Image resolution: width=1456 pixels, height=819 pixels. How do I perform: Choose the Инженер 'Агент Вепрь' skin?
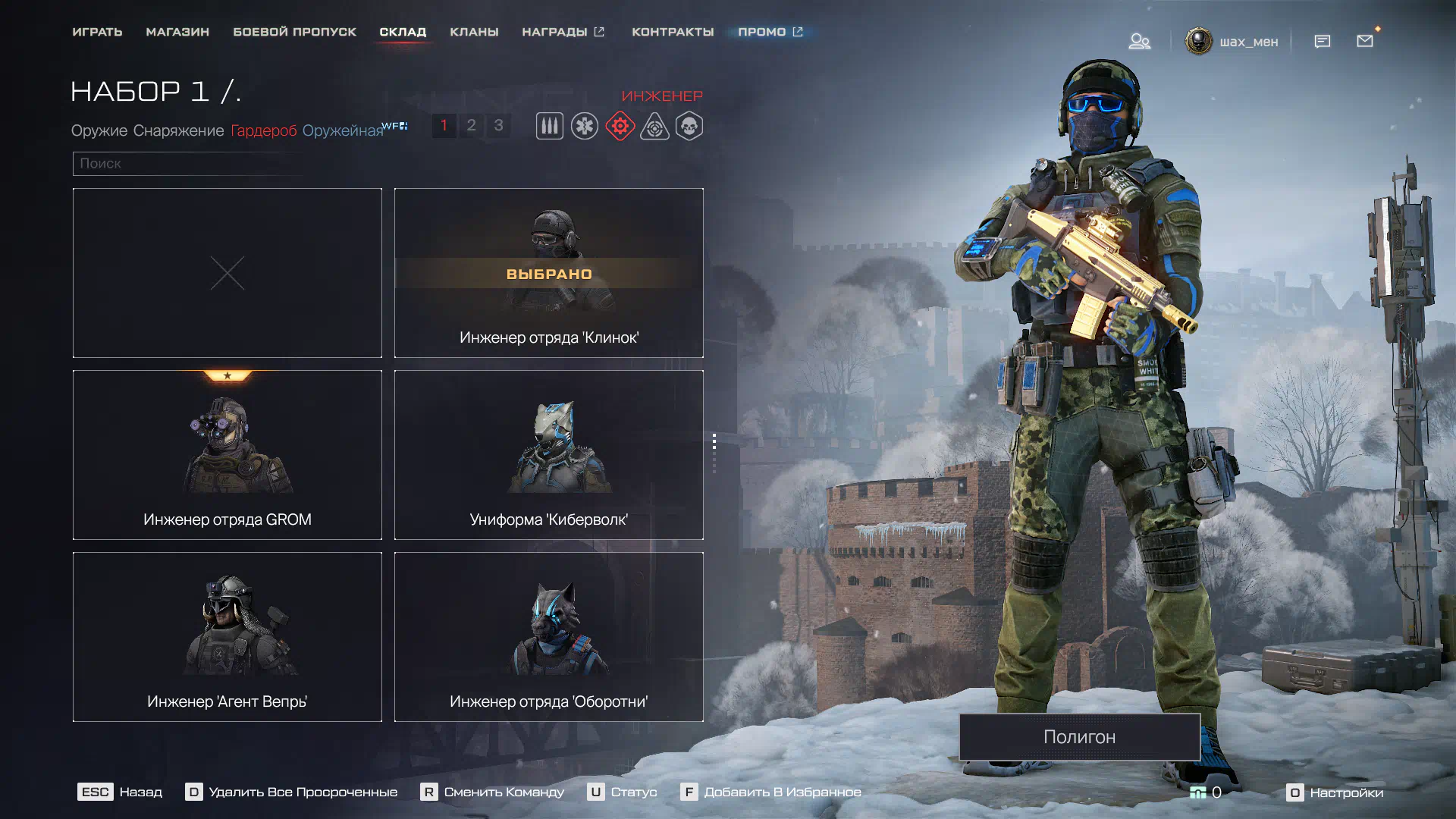pos(227,637)
